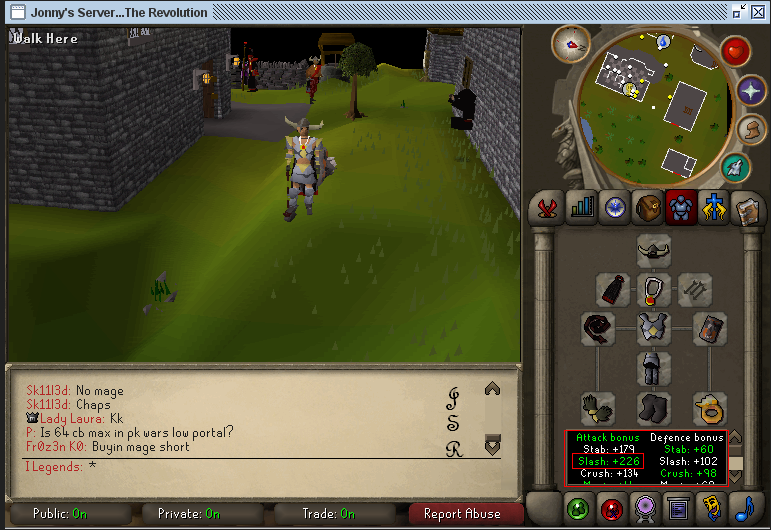
Task: Click the cape equipment slot
Action: 613,290
